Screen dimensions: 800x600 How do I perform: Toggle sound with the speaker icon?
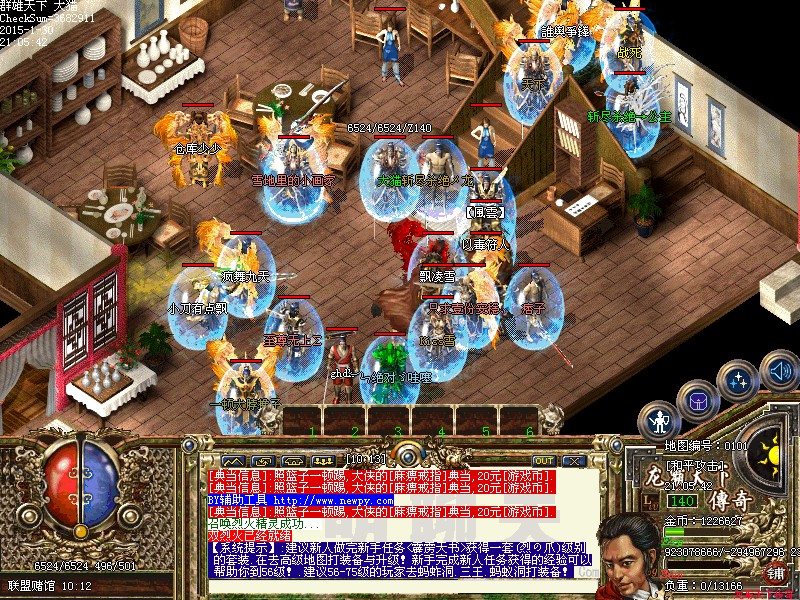(x=779, y=372)
